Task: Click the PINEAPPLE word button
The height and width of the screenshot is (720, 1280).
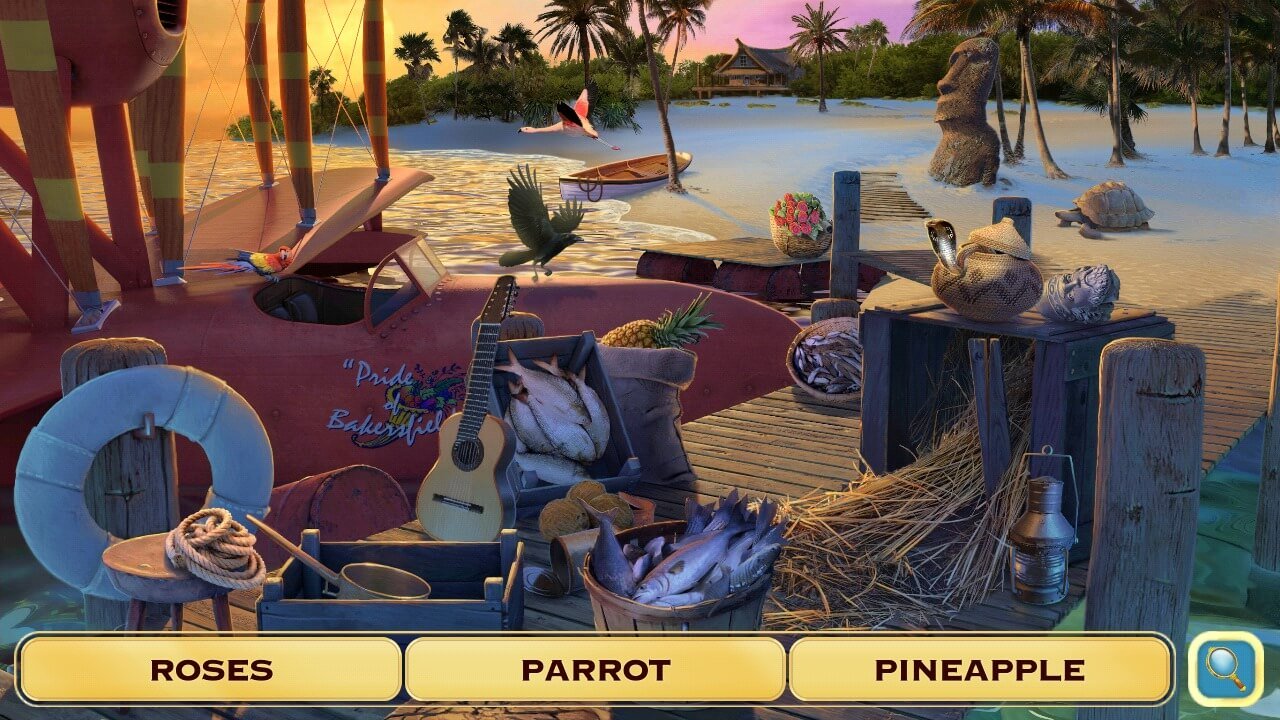Action: [x=987, y=670]
